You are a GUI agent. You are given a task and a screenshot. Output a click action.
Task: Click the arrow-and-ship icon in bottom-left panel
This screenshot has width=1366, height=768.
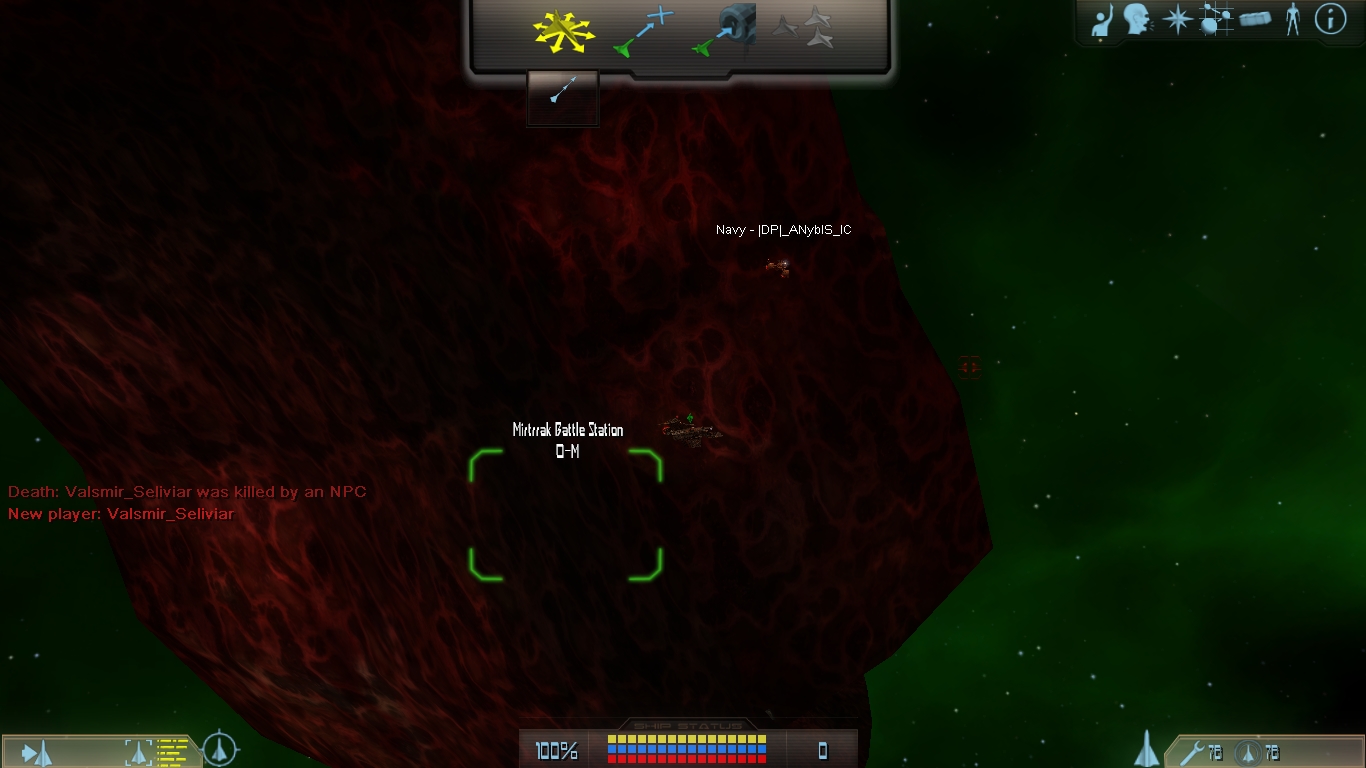(38, 752)
